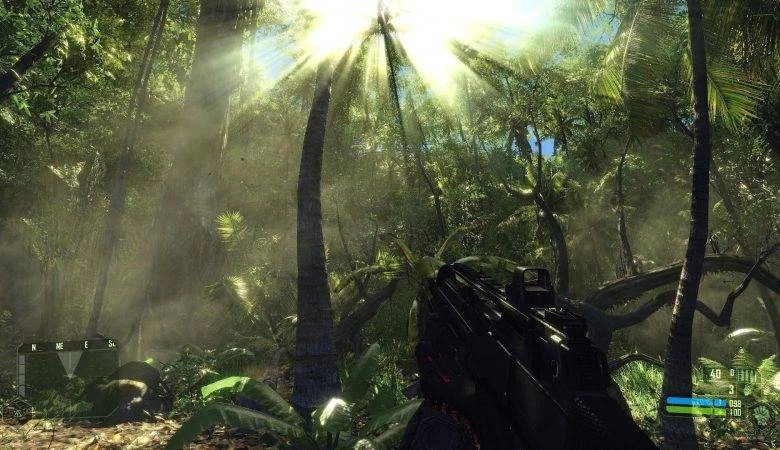Select the grenade icon
Image resolution: width=780 pixels, height=450 pixels.
pyautogui.click(x=747, y=391)
